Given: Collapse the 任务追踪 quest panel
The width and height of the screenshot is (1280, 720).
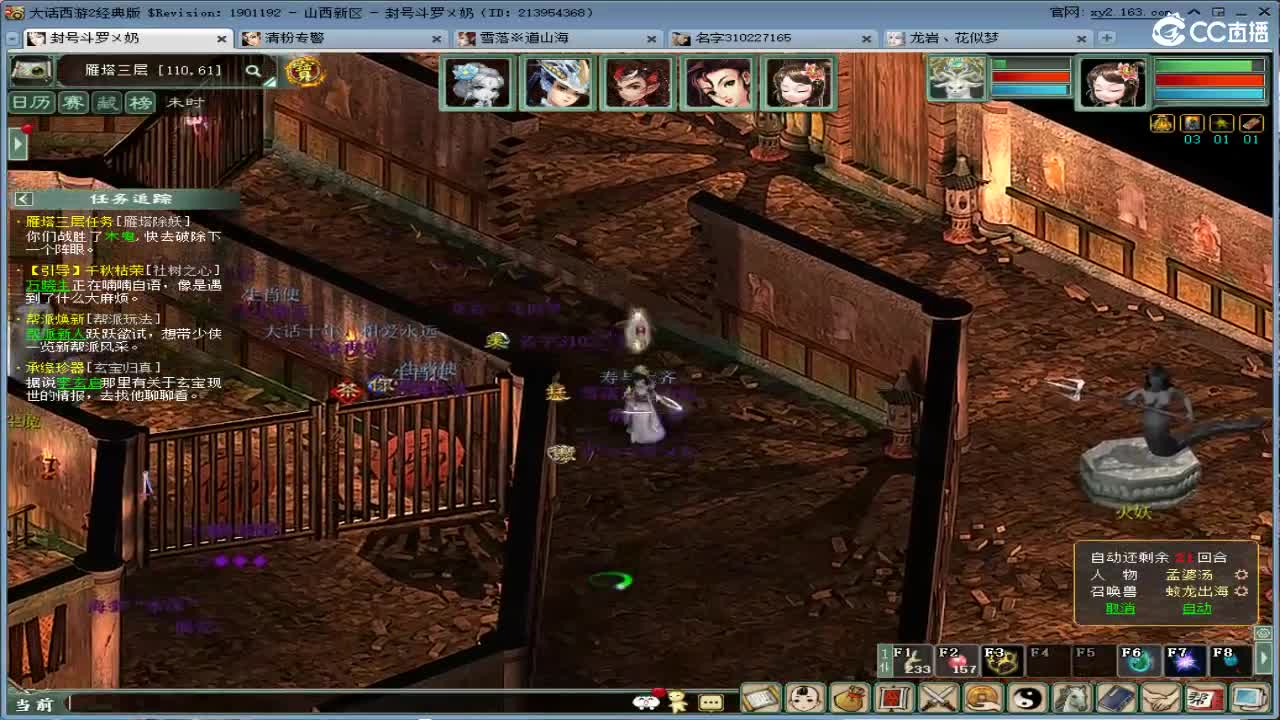Looking at the screenshot, I should pos(22,200).
